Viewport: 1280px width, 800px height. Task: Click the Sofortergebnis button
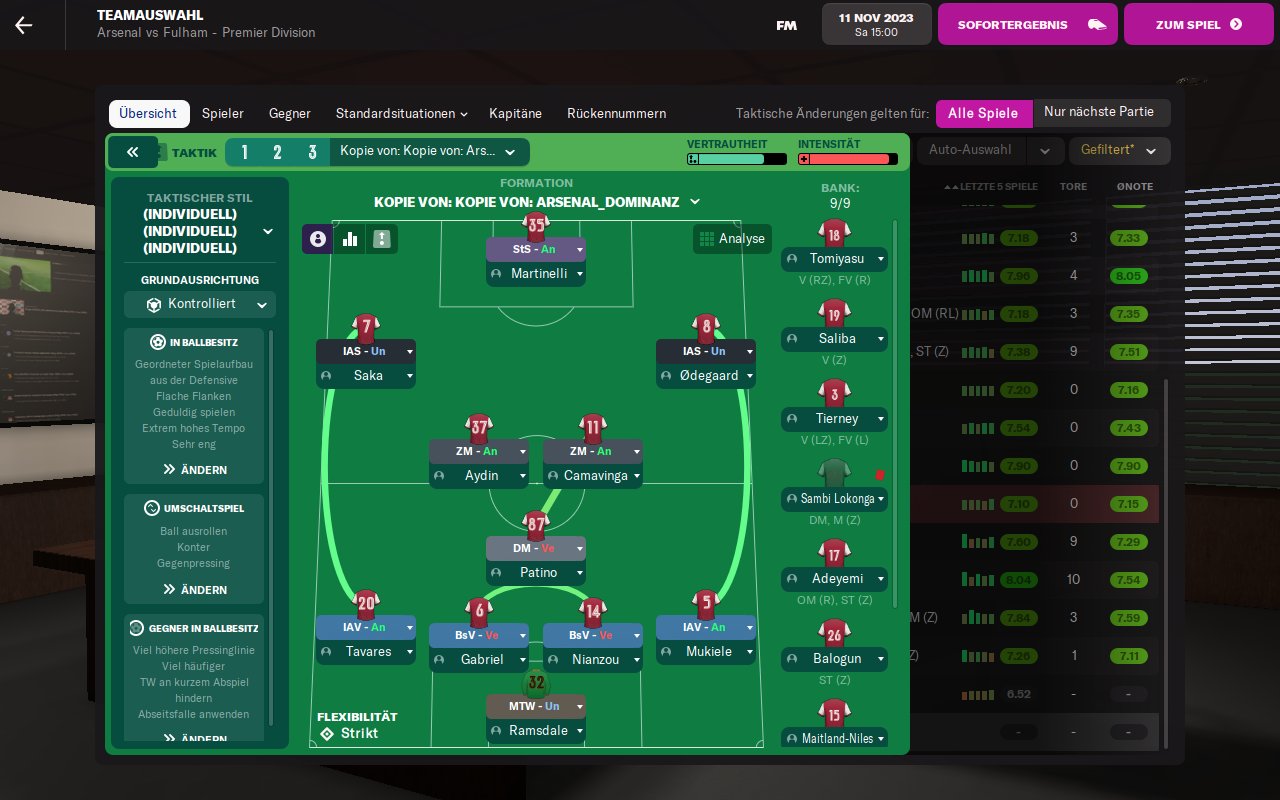click(1026, 25)
